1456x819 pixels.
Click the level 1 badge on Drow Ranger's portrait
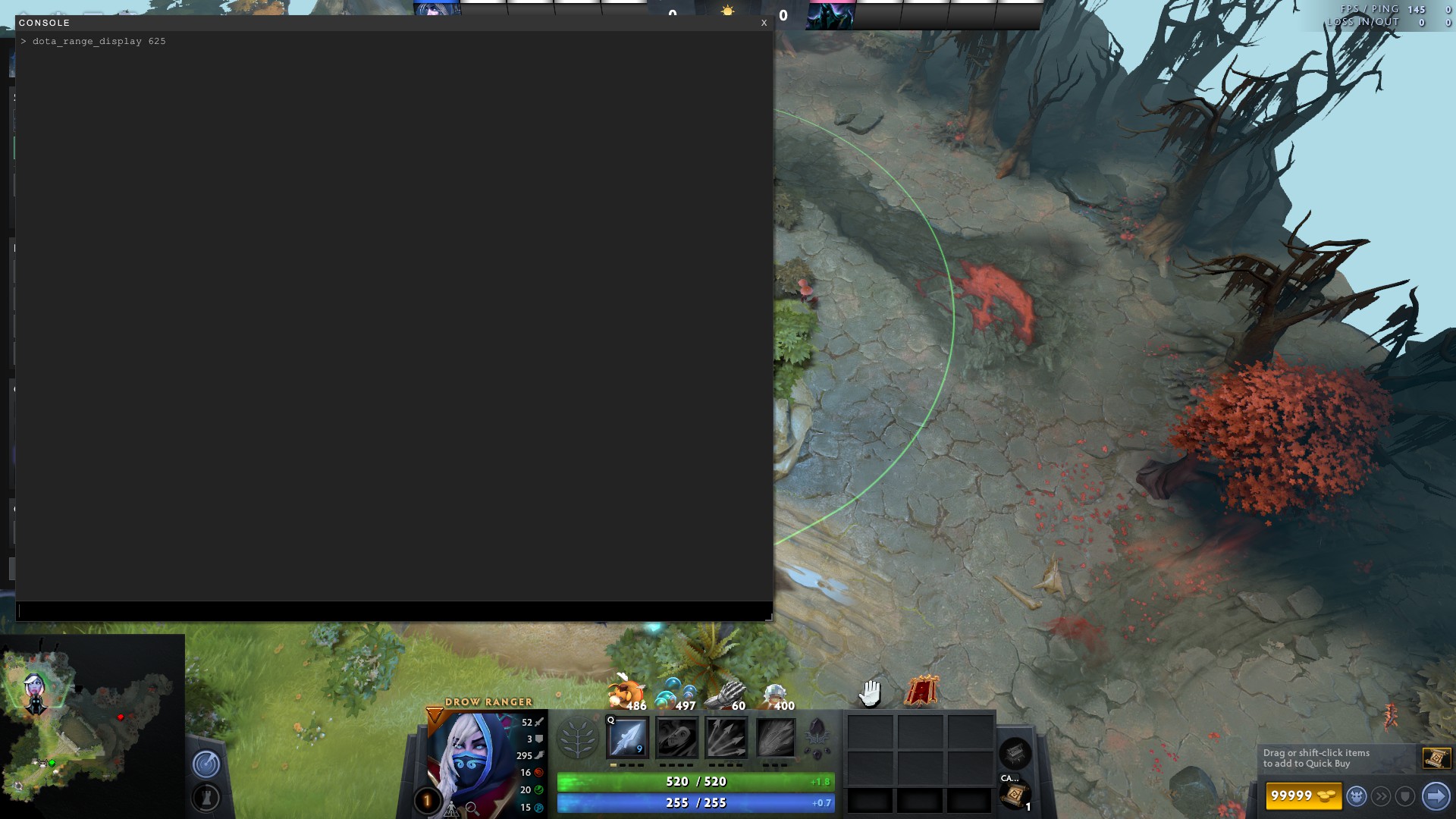click(x=426, y=799)
